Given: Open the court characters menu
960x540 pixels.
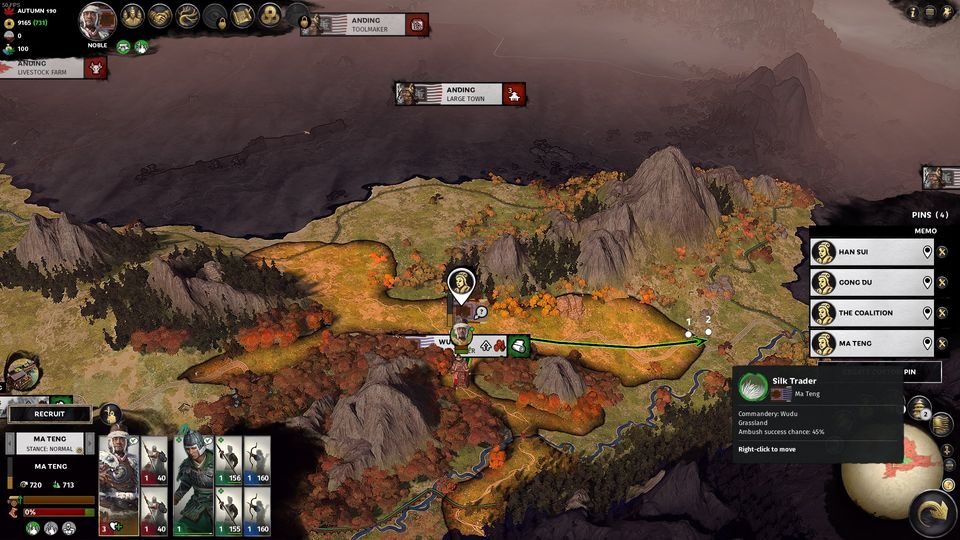Looking at the screenshot, I should tap(133, 16).
